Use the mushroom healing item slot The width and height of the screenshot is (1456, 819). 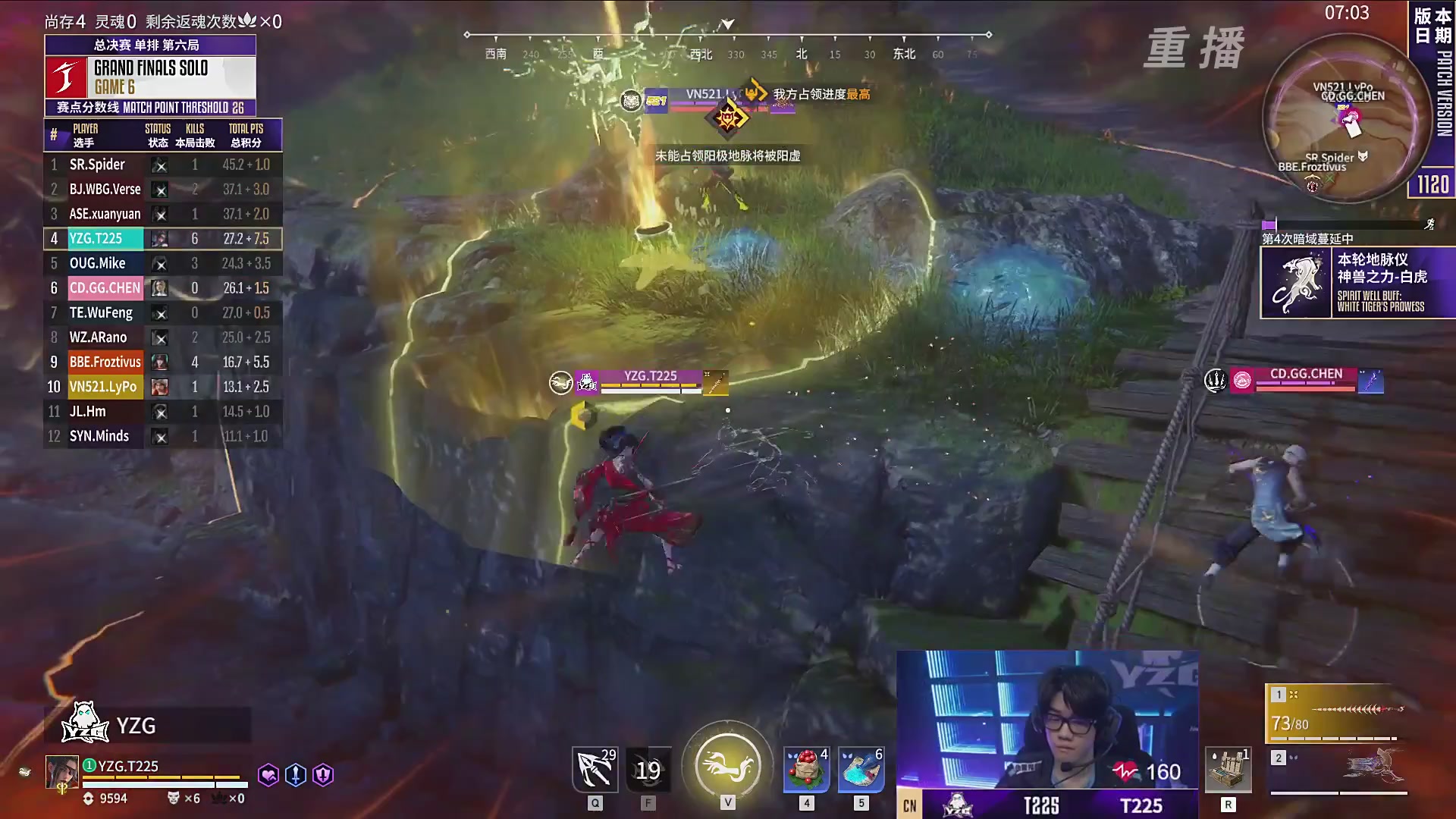[806, 770]
